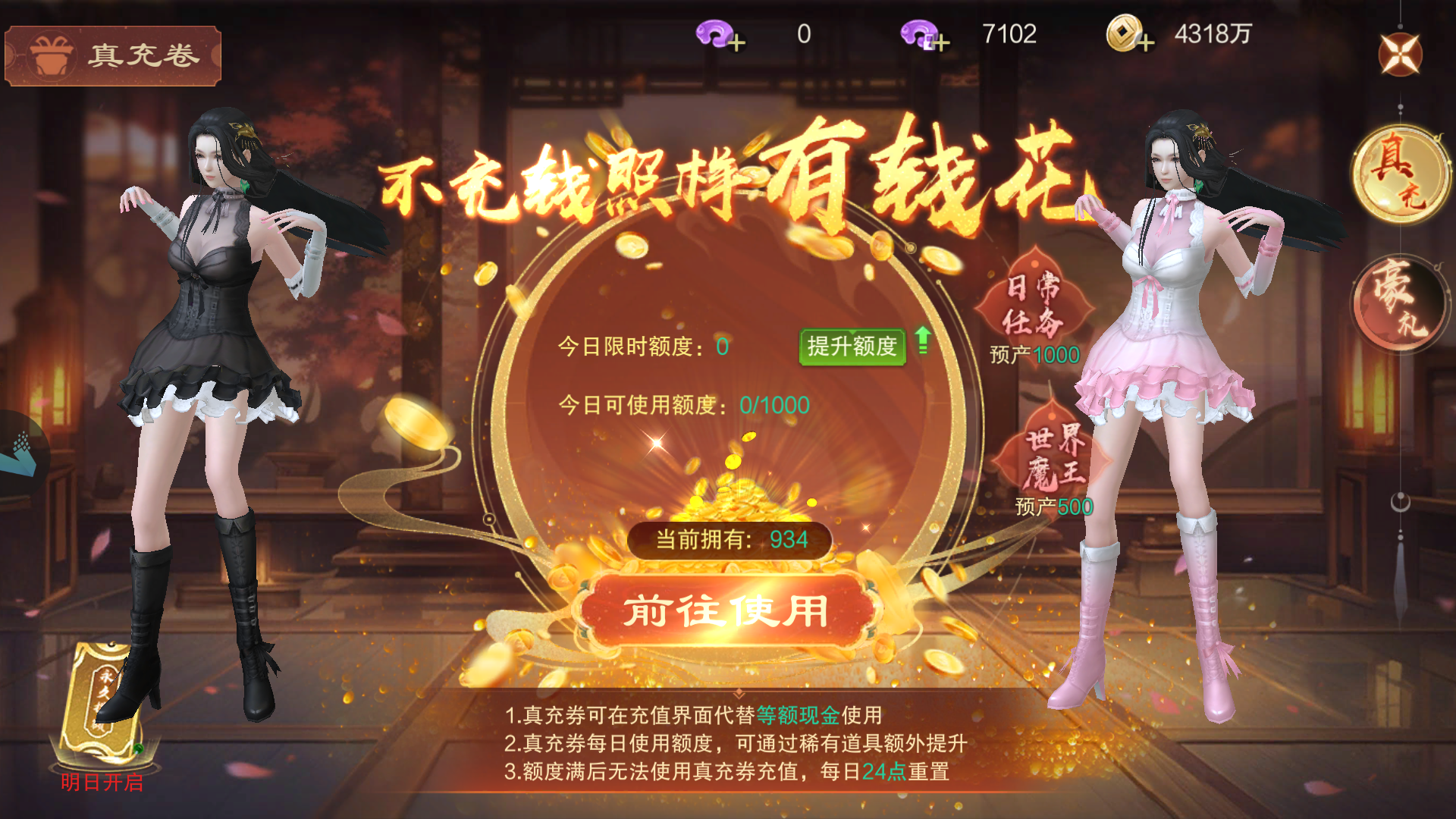The width and height of the screenshot is (1456, 819).
Task: Click the green up arrow beside 提升额度
Action: 921,341
